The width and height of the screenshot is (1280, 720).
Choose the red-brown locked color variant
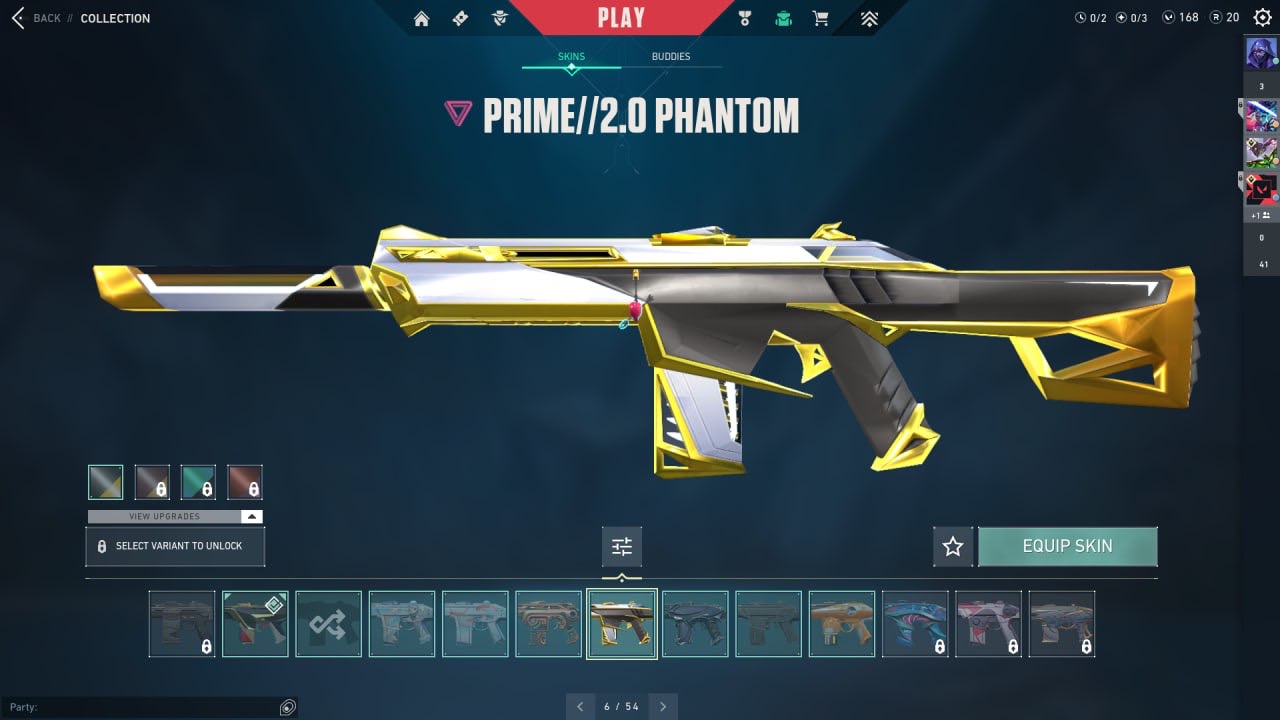245,482
